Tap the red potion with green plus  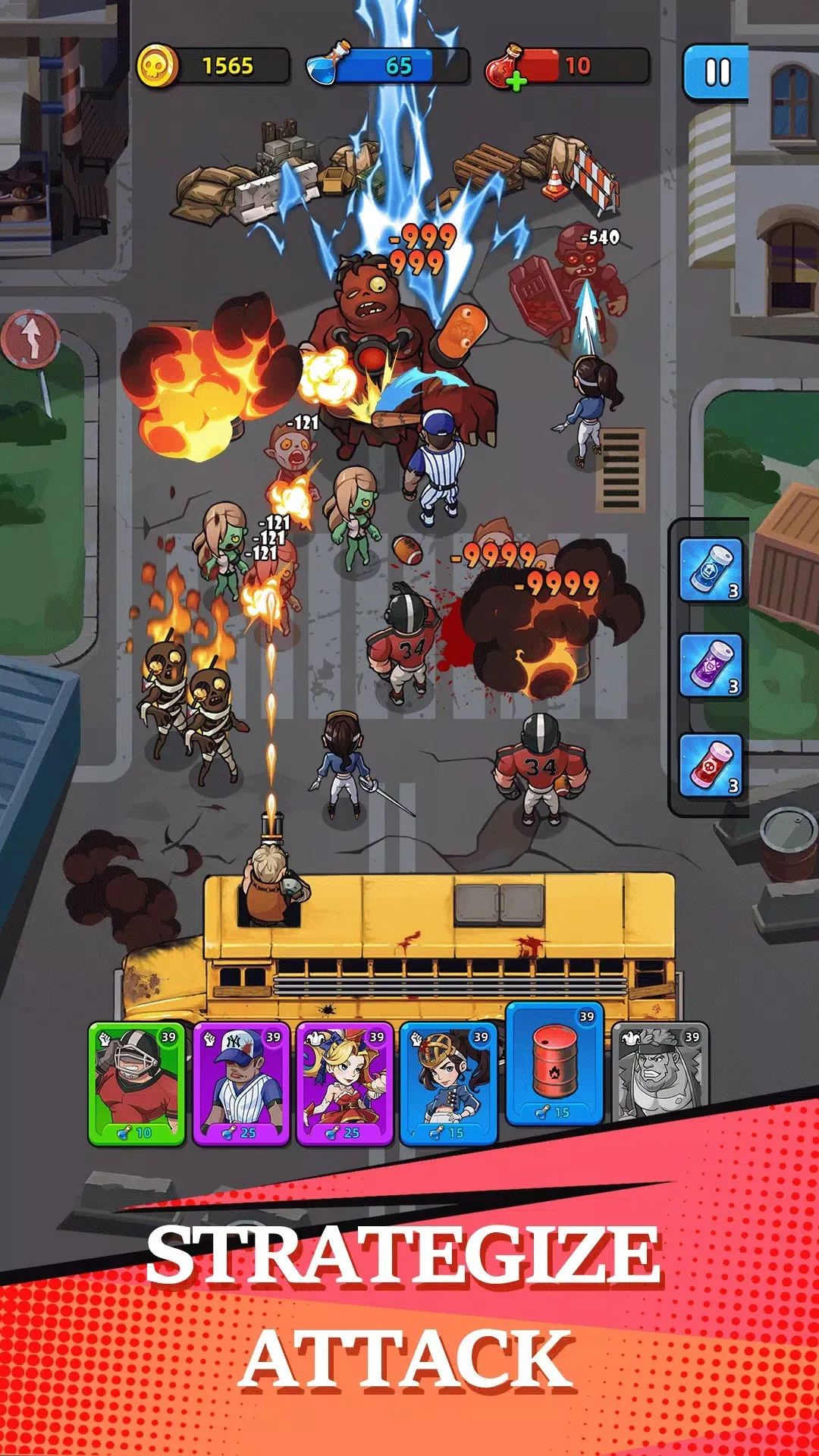point(507,68)
